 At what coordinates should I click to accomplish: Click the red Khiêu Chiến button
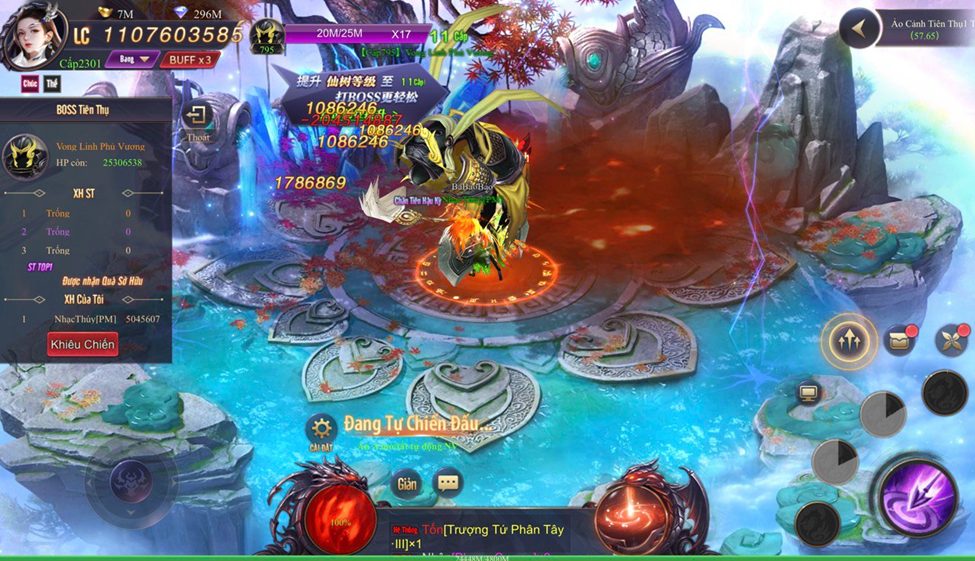tap(82, 344)
